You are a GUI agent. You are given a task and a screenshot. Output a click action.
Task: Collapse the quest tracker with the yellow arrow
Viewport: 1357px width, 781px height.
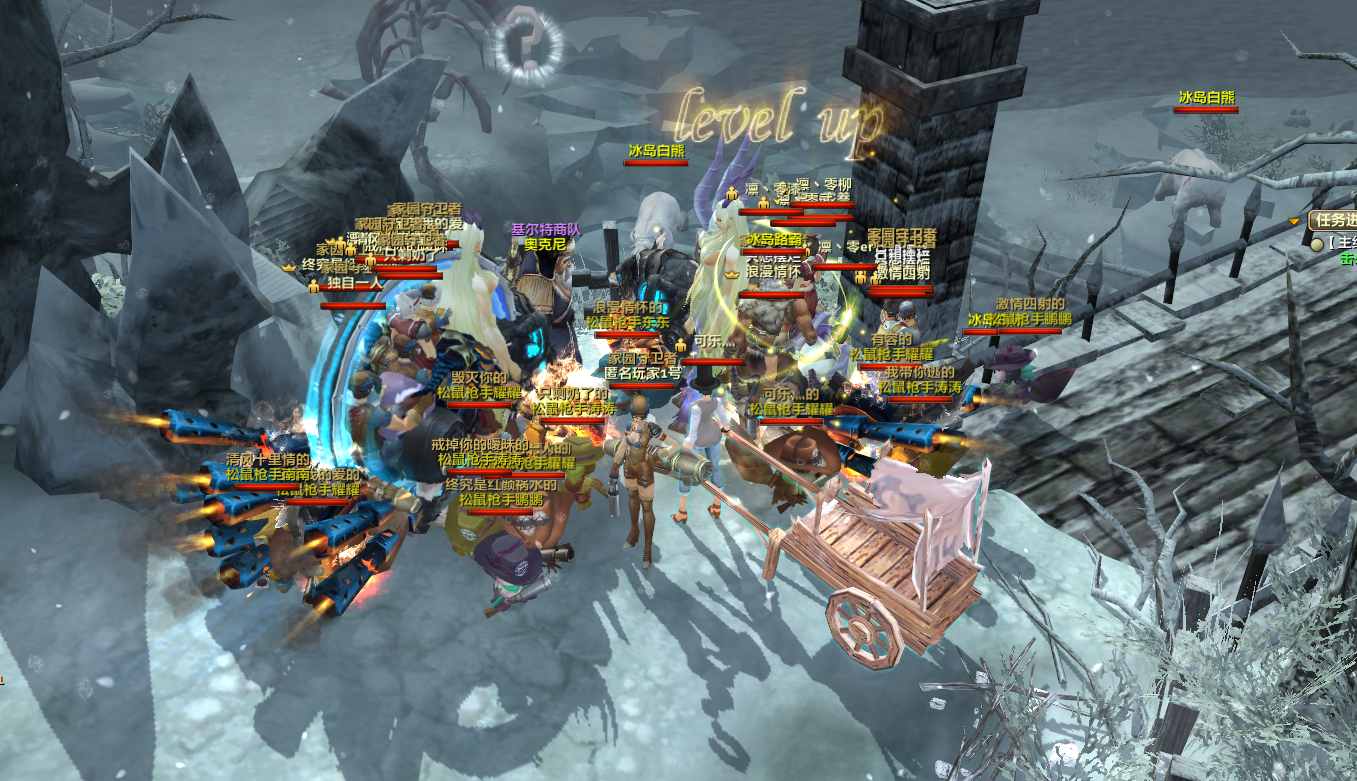click(1294, 220)
